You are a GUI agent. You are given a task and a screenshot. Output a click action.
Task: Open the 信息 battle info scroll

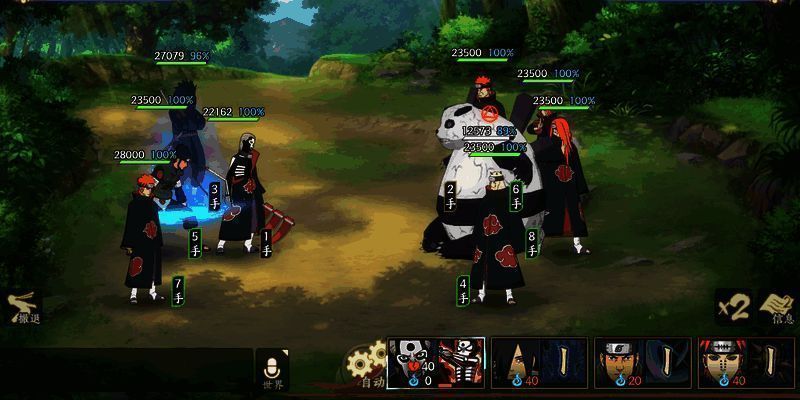point(779,308)
